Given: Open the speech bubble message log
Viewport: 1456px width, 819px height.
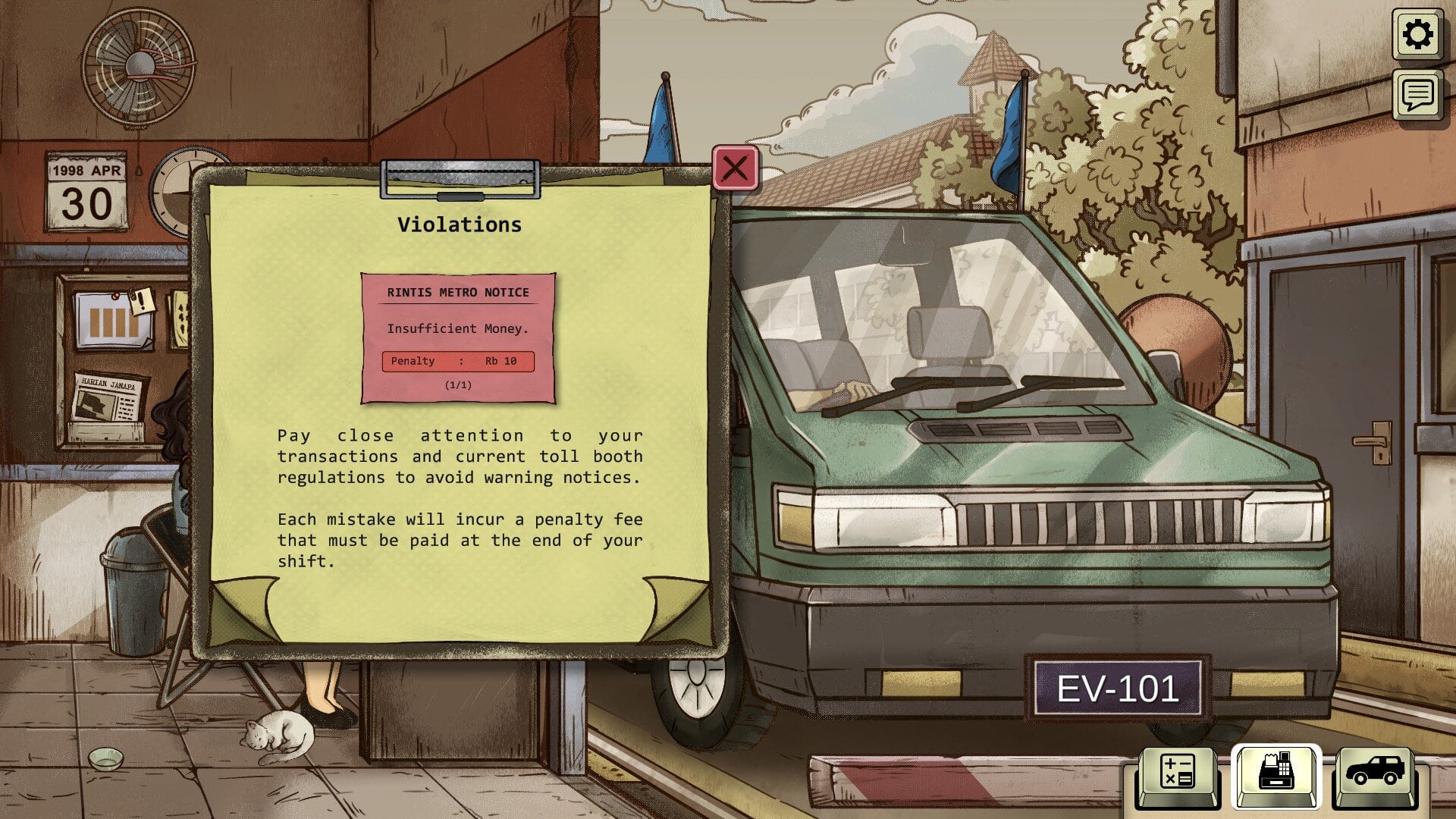Looking at the screenshot, I should click(x=1417, y=95).
